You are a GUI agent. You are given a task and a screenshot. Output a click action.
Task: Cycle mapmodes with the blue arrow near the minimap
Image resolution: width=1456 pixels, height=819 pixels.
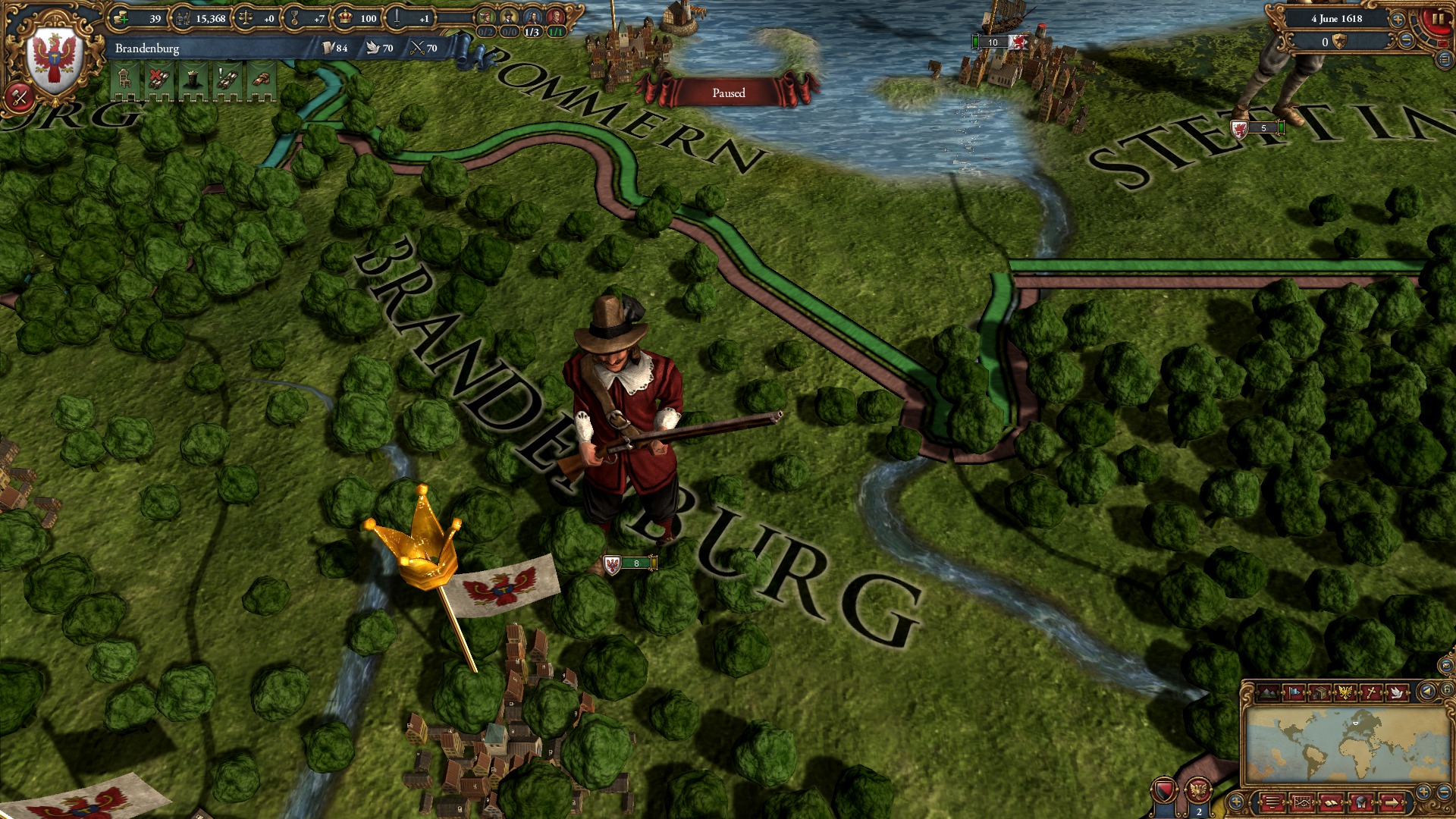(x=1428, y=691)
